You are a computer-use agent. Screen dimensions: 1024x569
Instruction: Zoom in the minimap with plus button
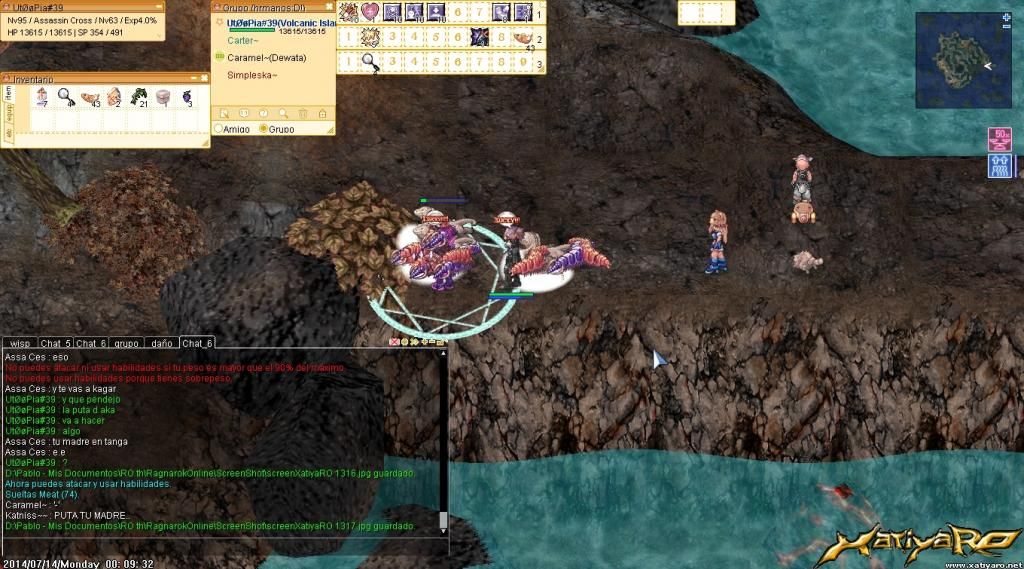[x=1006, y=17]
